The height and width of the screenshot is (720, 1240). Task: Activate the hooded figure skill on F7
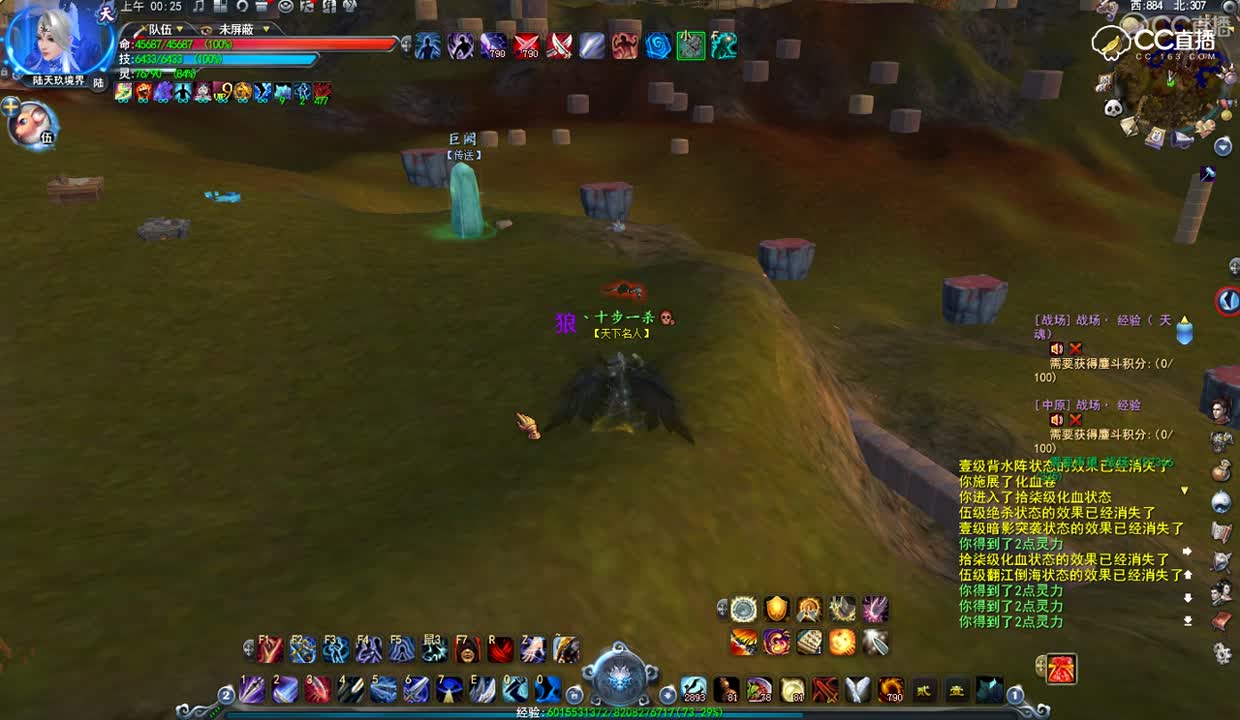pos(467,650)
